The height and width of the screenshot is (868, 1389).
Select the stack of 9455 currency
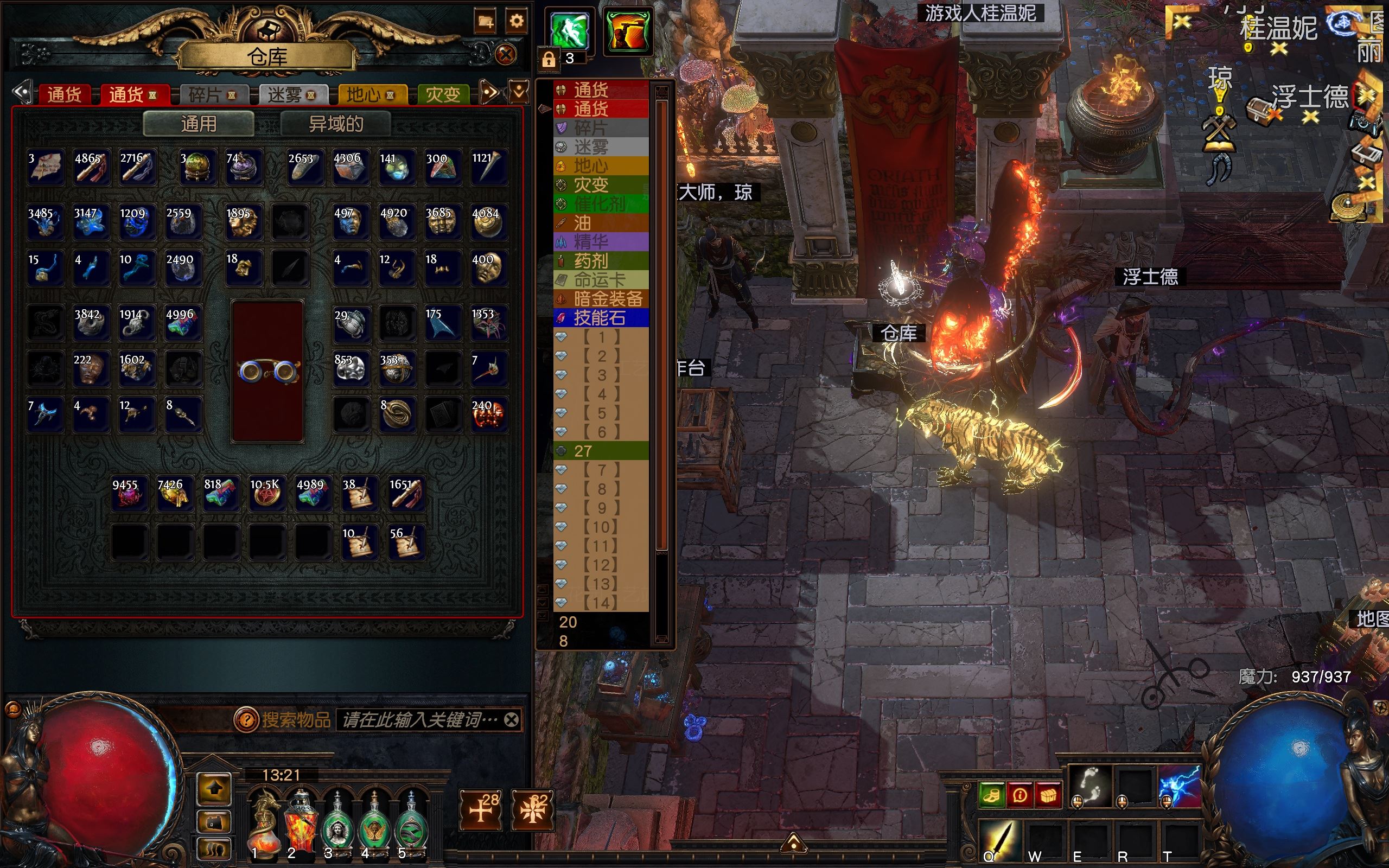click(x=128, y=494)
